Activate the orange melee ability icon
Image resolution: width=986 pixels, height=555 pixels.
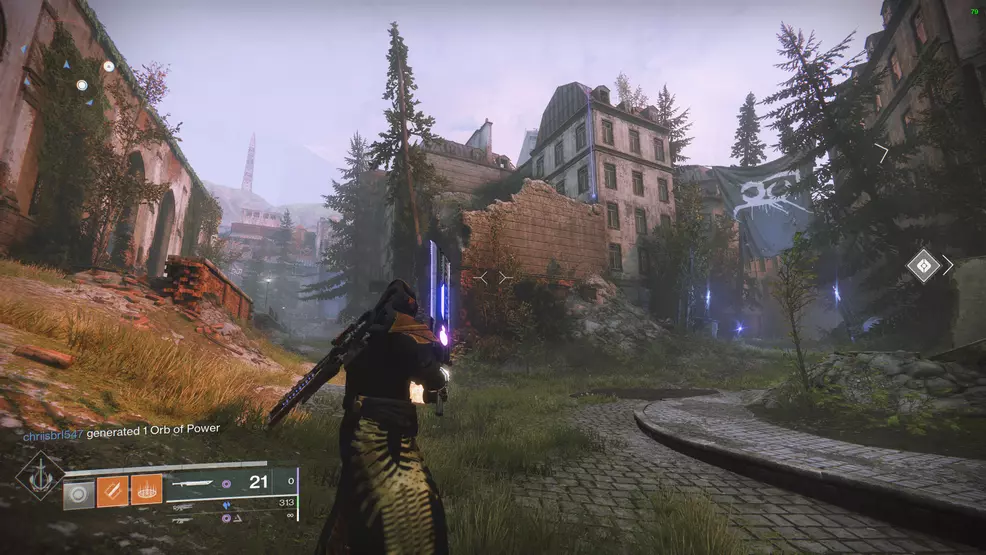[112, 491]
